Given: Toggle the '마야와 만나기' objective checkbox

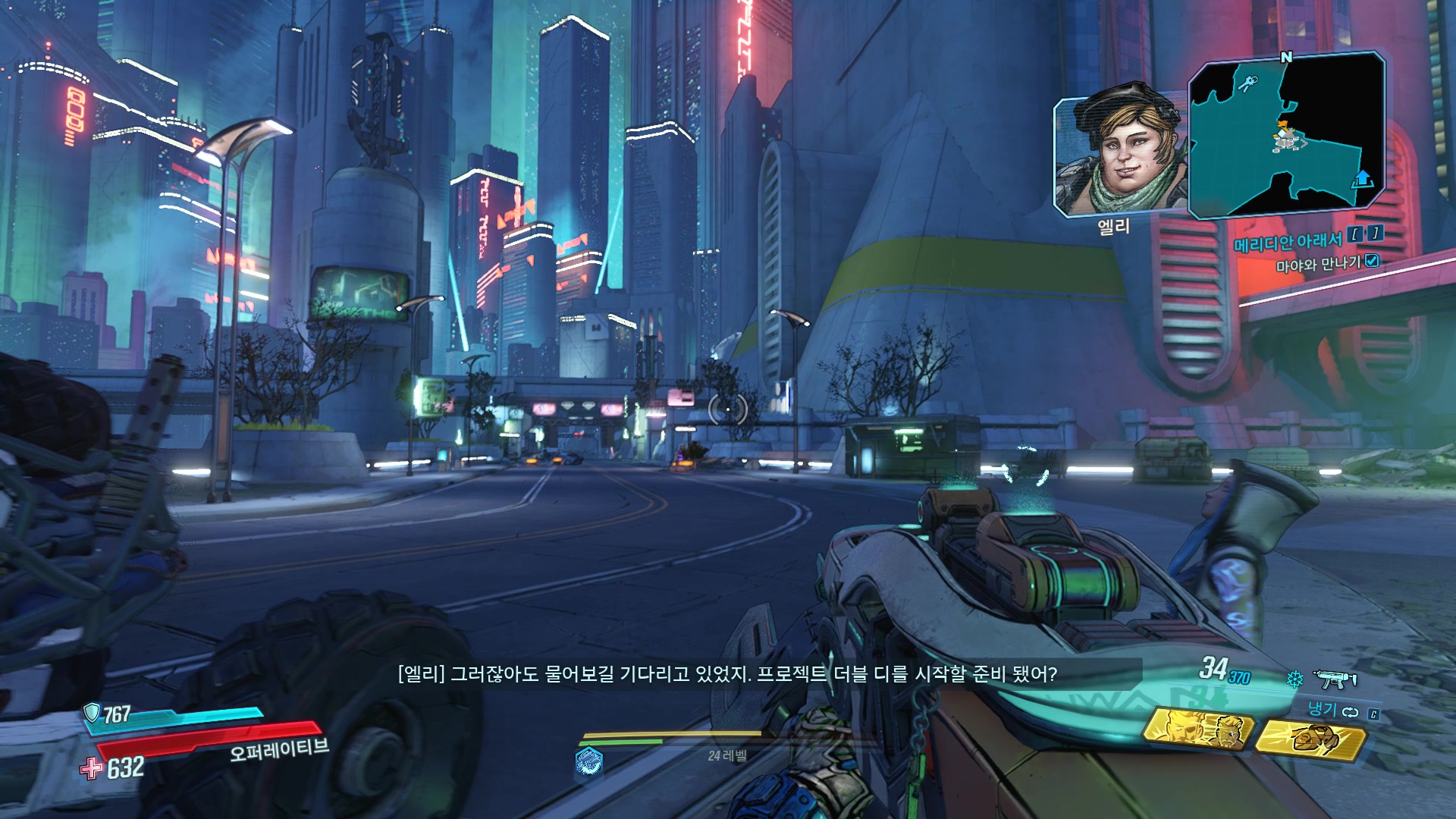Looking at the screenshot, I should tap(1371, 262).
